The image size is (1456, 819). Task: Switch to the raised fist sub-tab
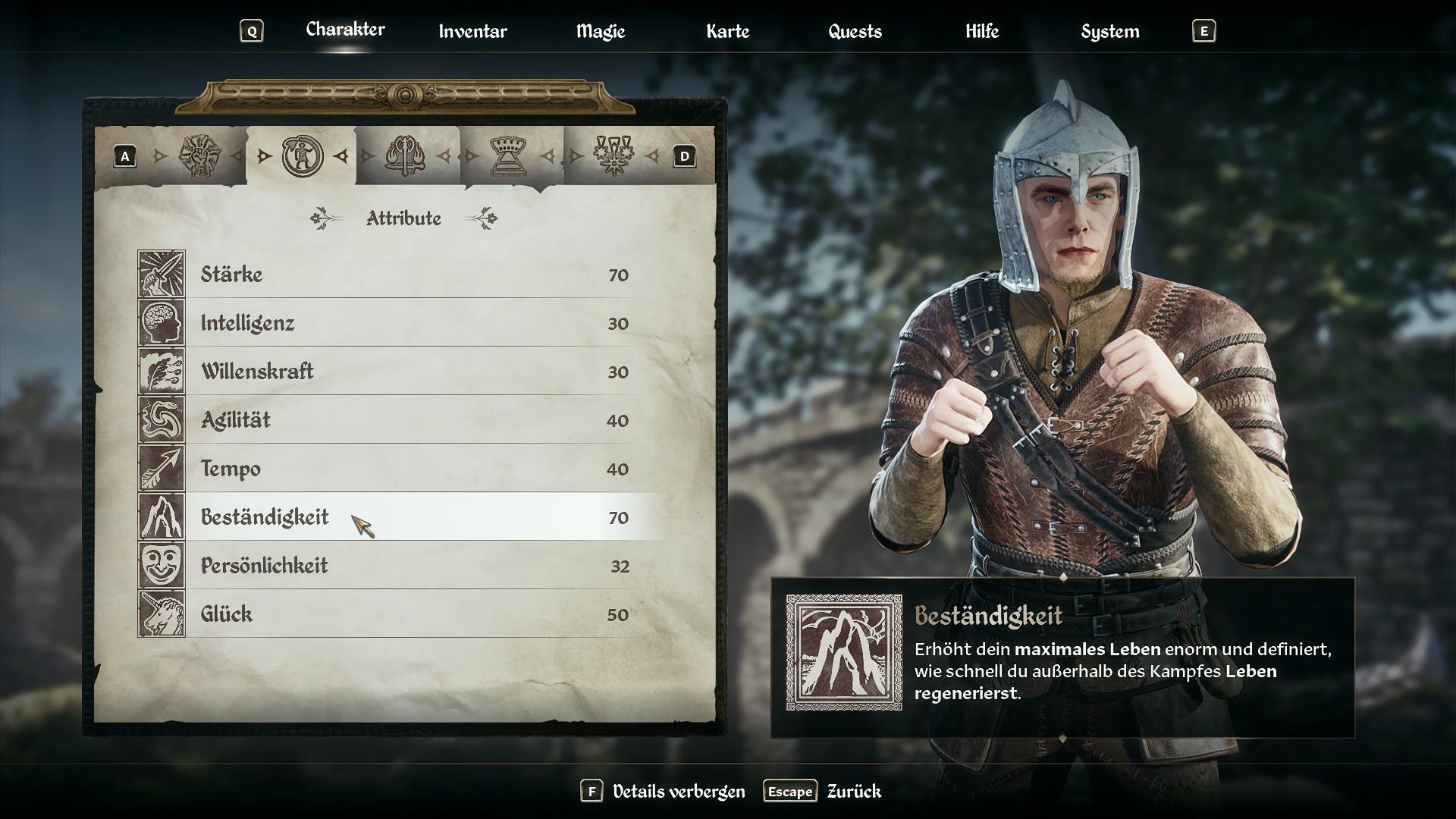(x=198, y=156)
